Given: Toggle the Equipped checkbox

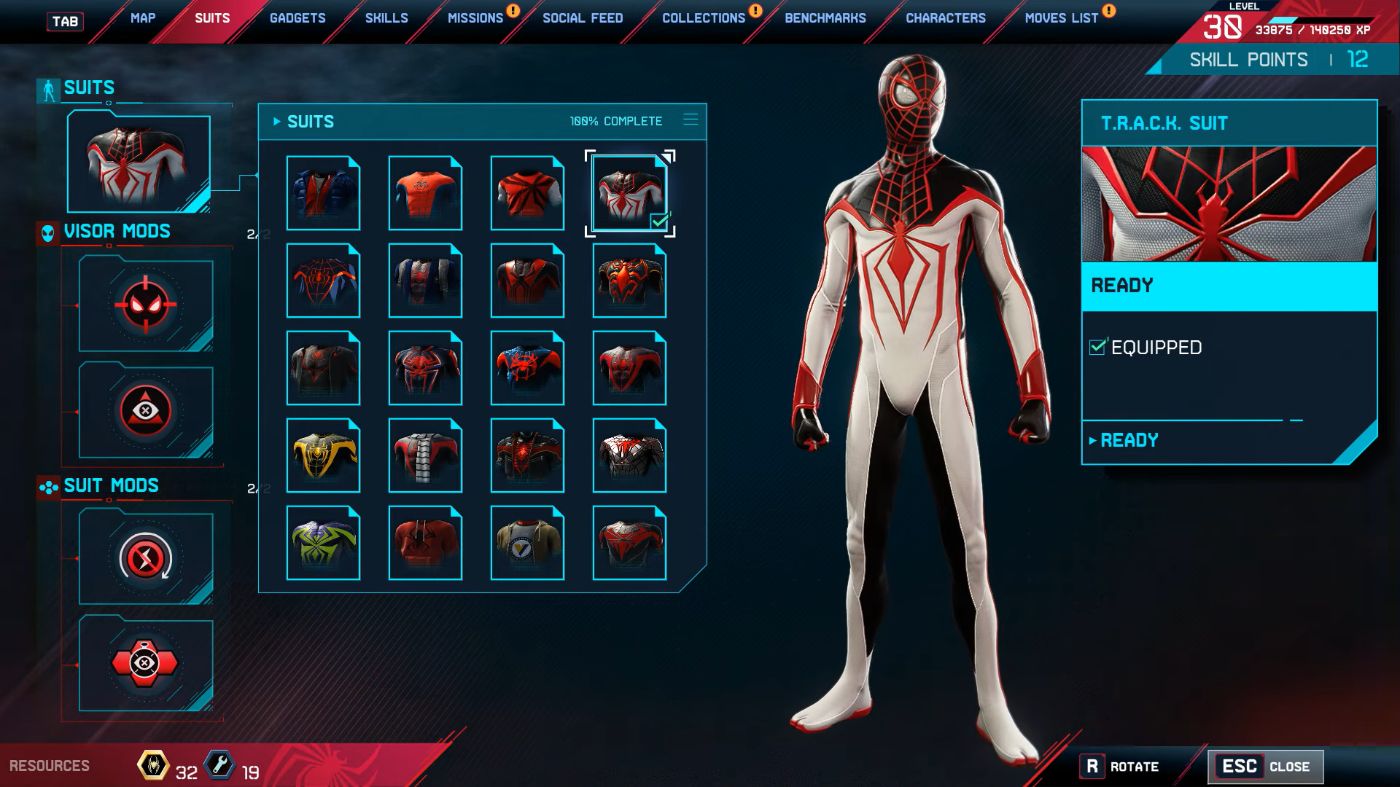Looking at the screenshot, I should [1097, 347].
